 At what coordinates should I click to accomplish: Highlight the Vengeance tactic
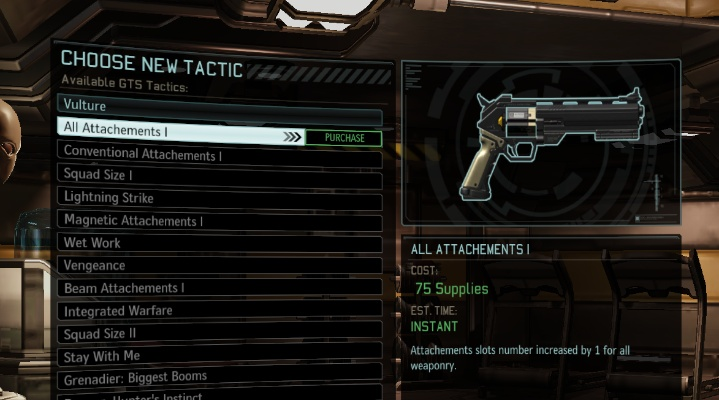pyautogui.click(x=220, y=266)
